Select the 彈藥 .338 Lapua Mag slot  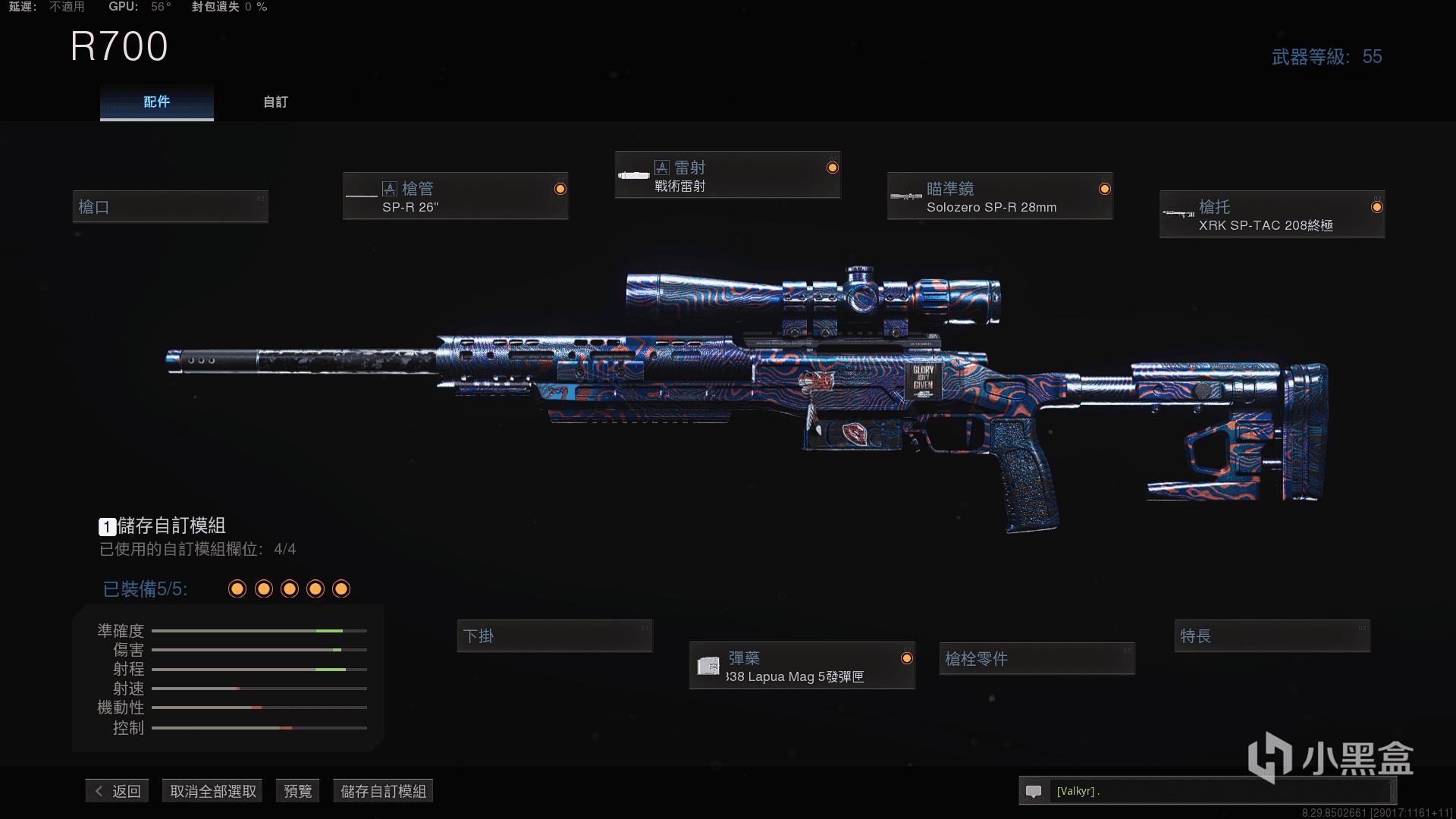click(x=802, y=667)
